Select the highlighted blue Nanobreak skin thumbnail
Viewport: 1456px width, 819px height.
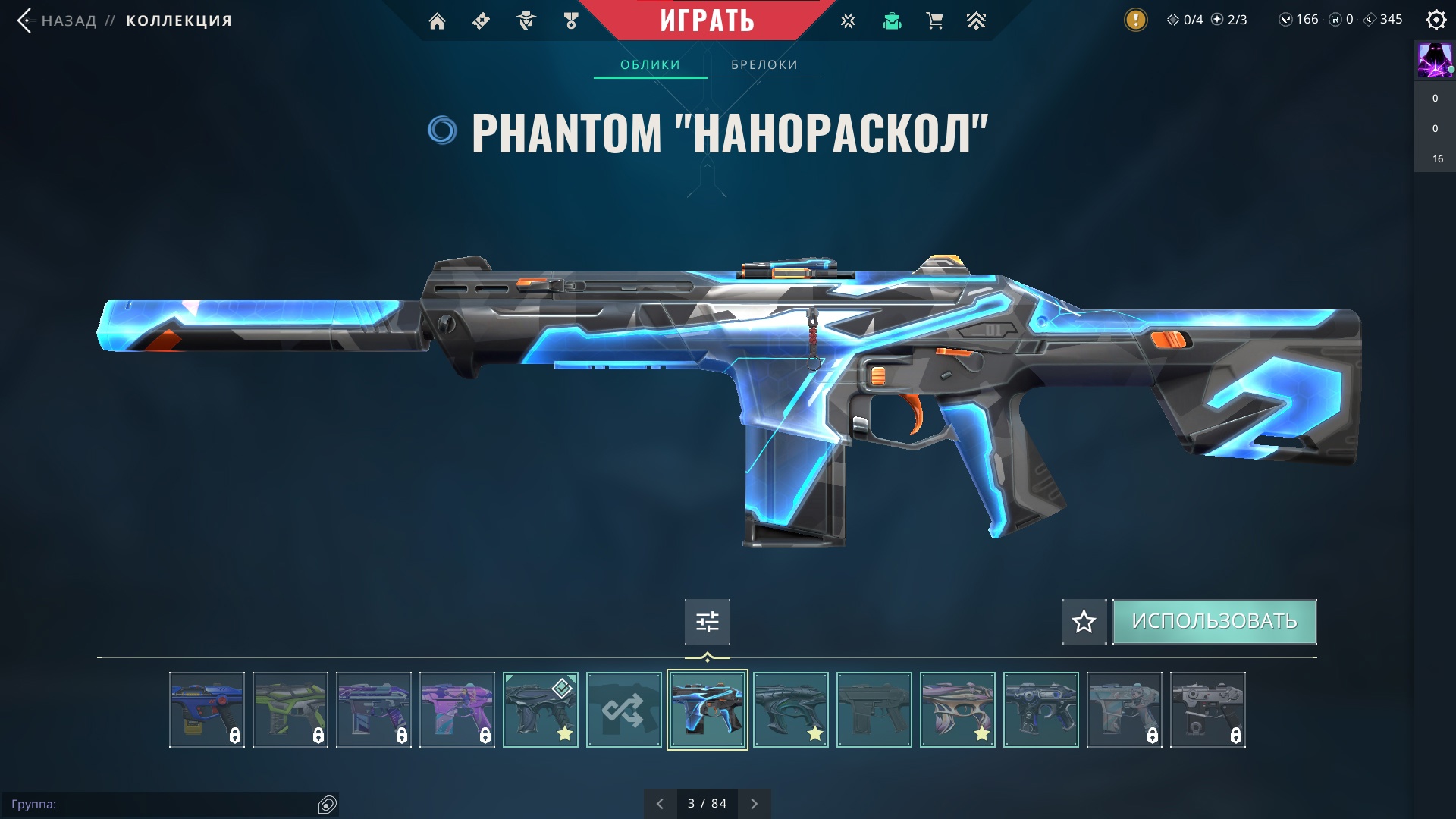[x=707, y=710]
